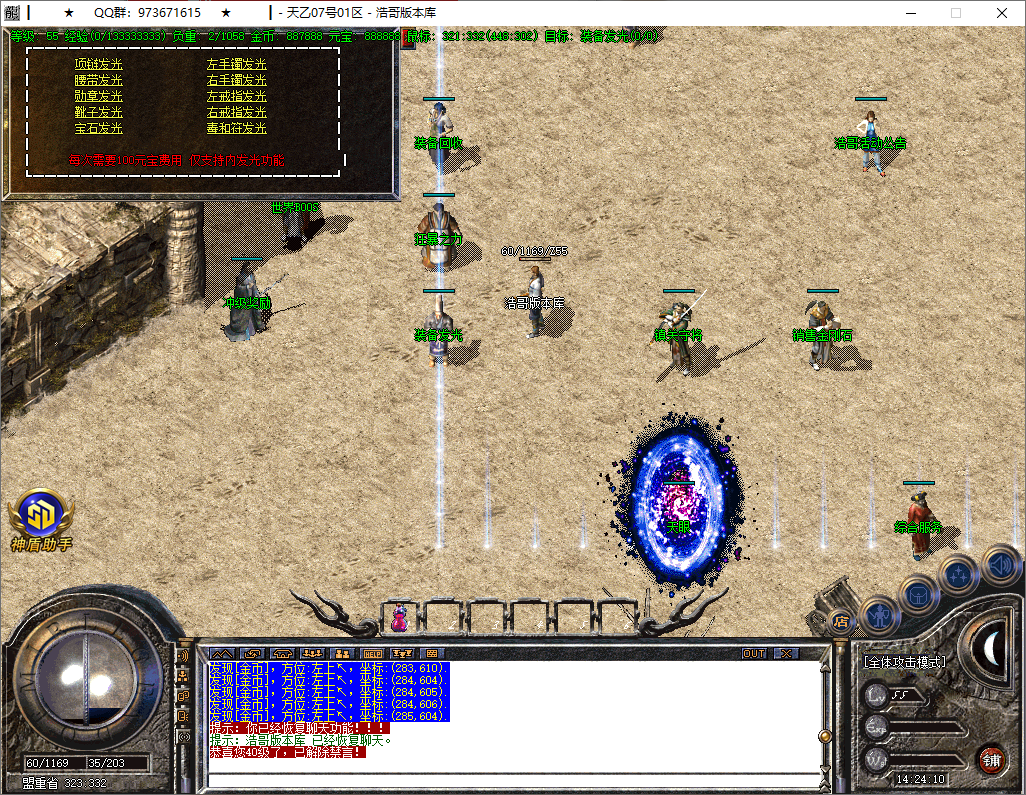Toggle the 全体攻击模式 attack mode label
1026x795 pixels.
pos(905,662)
